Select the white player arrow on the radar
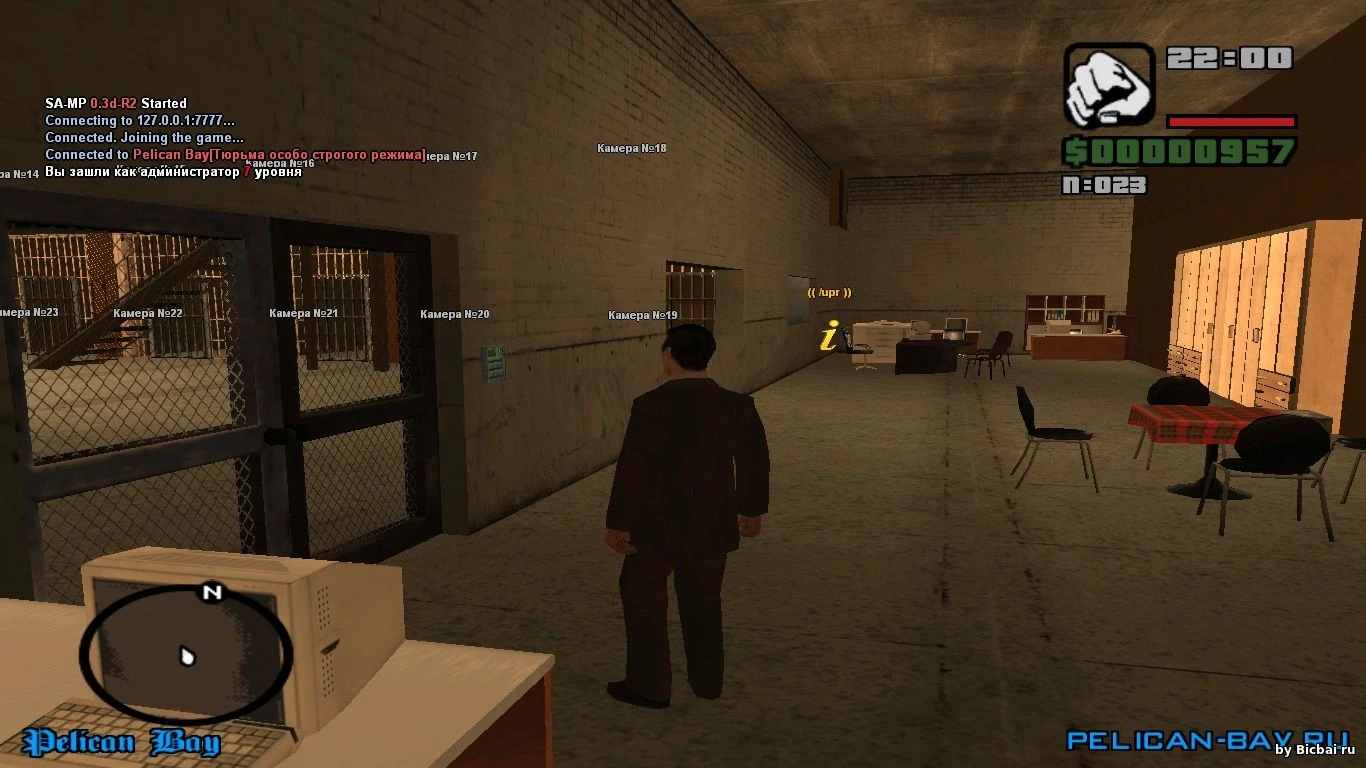 tap(187, 656)
